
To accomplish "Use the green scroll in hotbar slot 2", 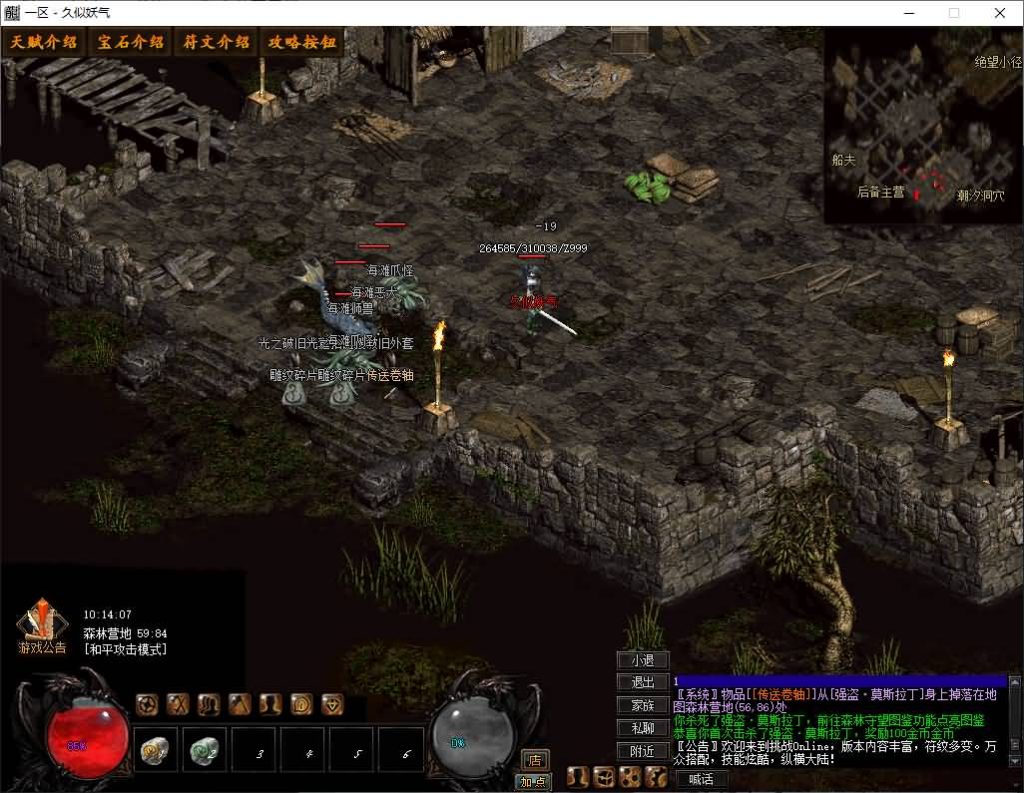I will click(x=204, y=749).
